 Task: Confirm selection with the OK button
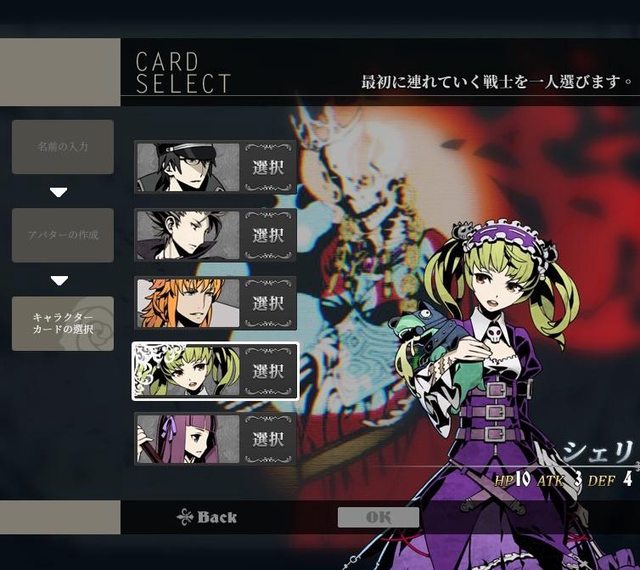point(378,517)
